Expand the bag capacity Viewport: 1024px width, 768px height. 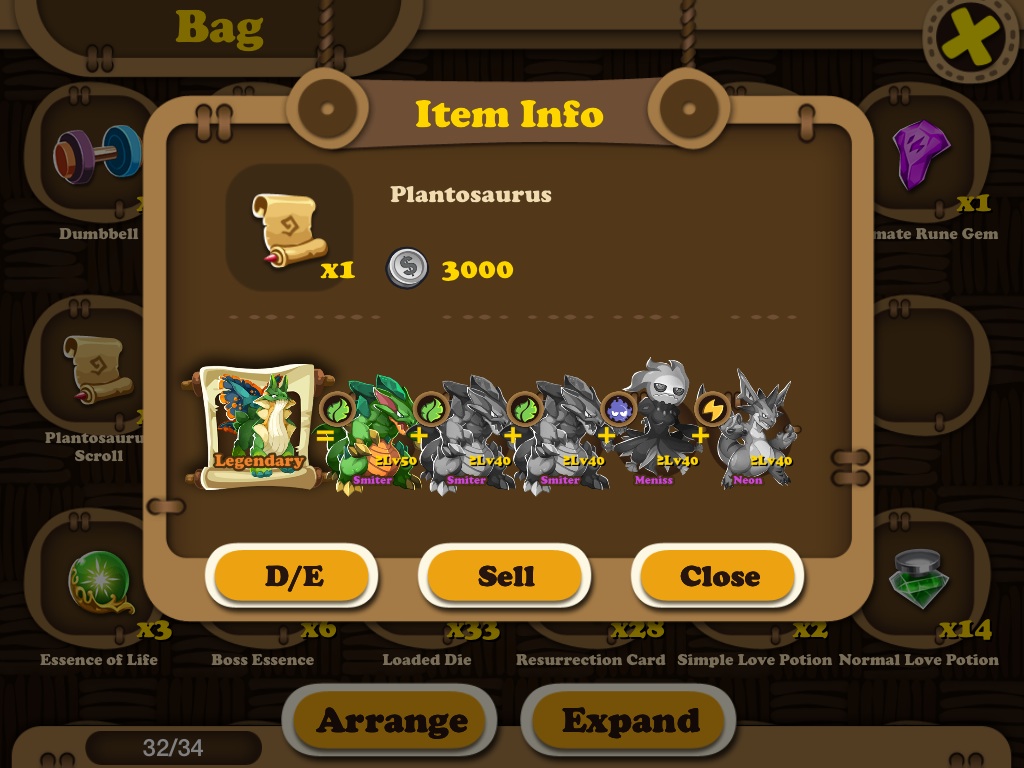coord(630,721)
